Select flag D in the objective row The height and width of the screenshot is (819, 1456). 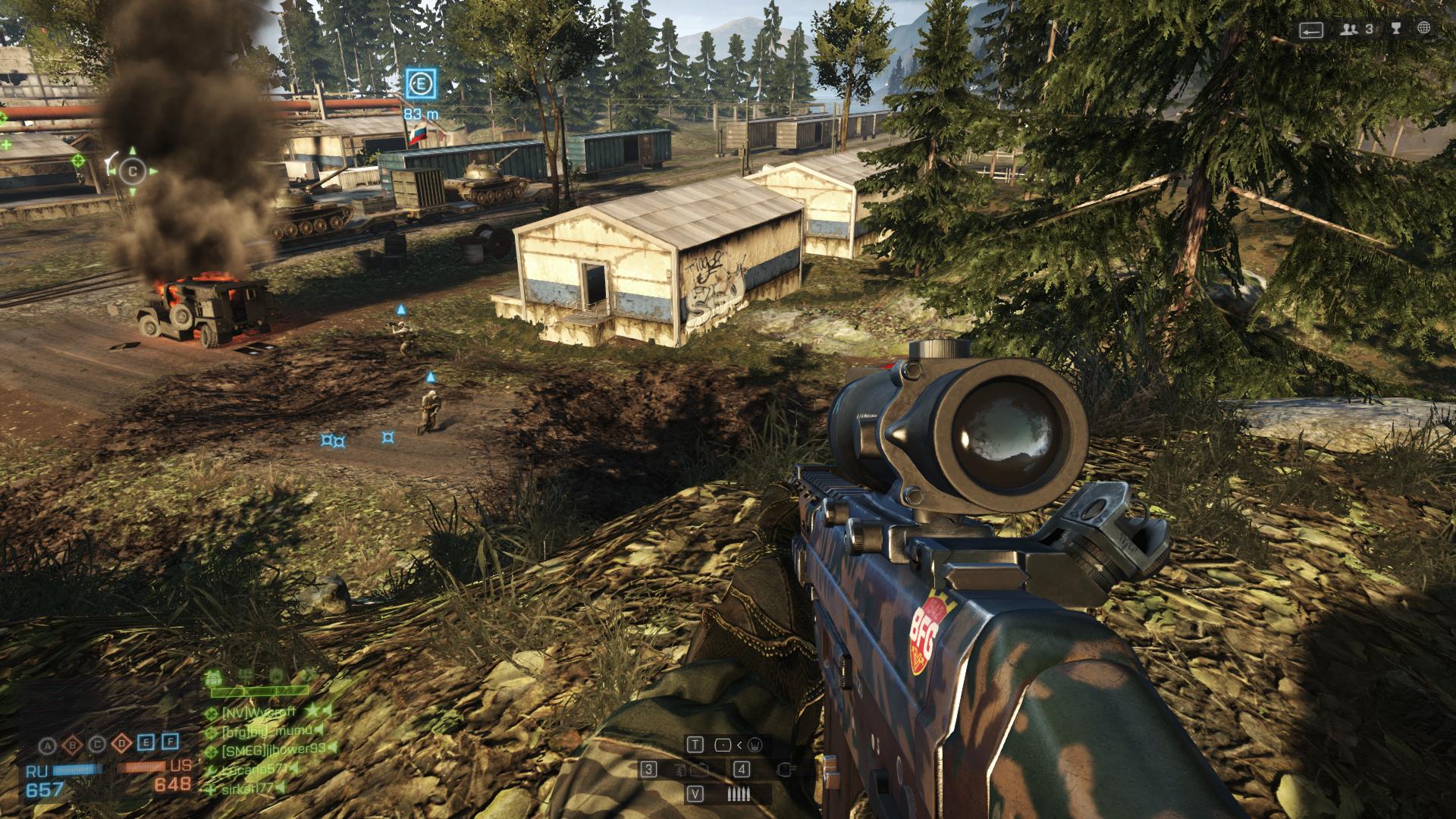121,744
